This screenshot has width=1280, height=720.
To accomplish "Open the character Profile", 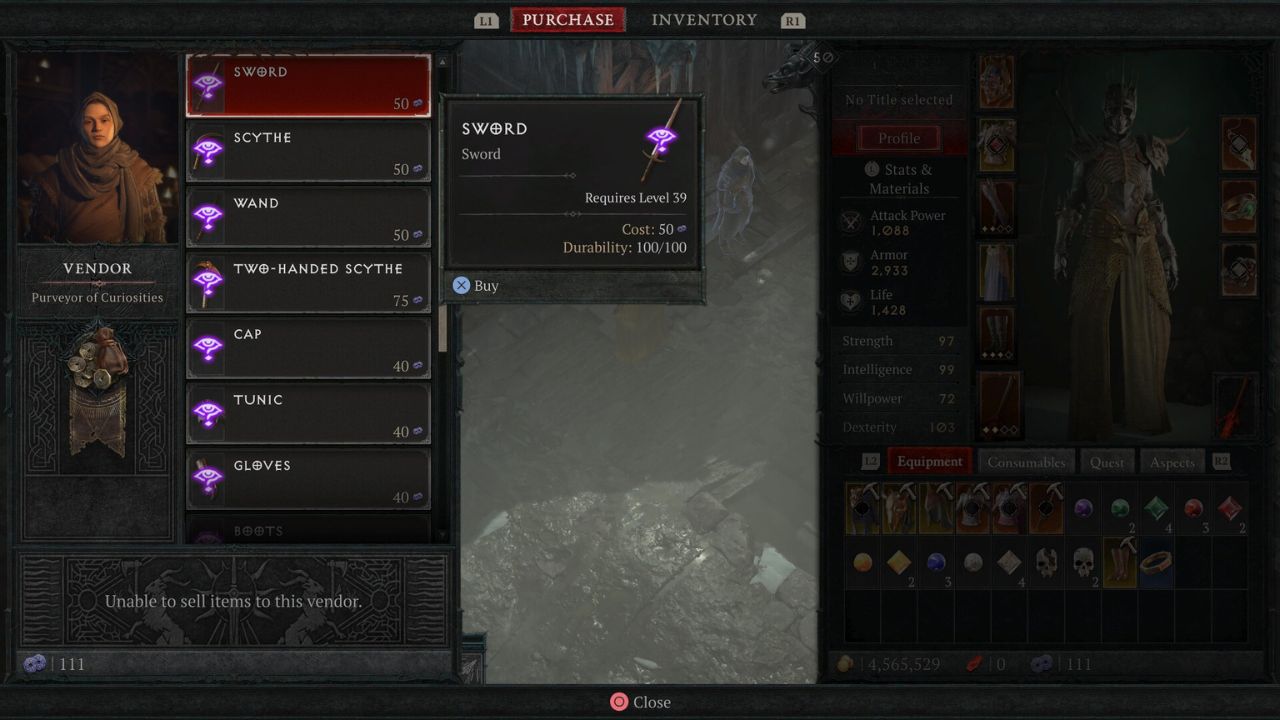I will point(898,138).
